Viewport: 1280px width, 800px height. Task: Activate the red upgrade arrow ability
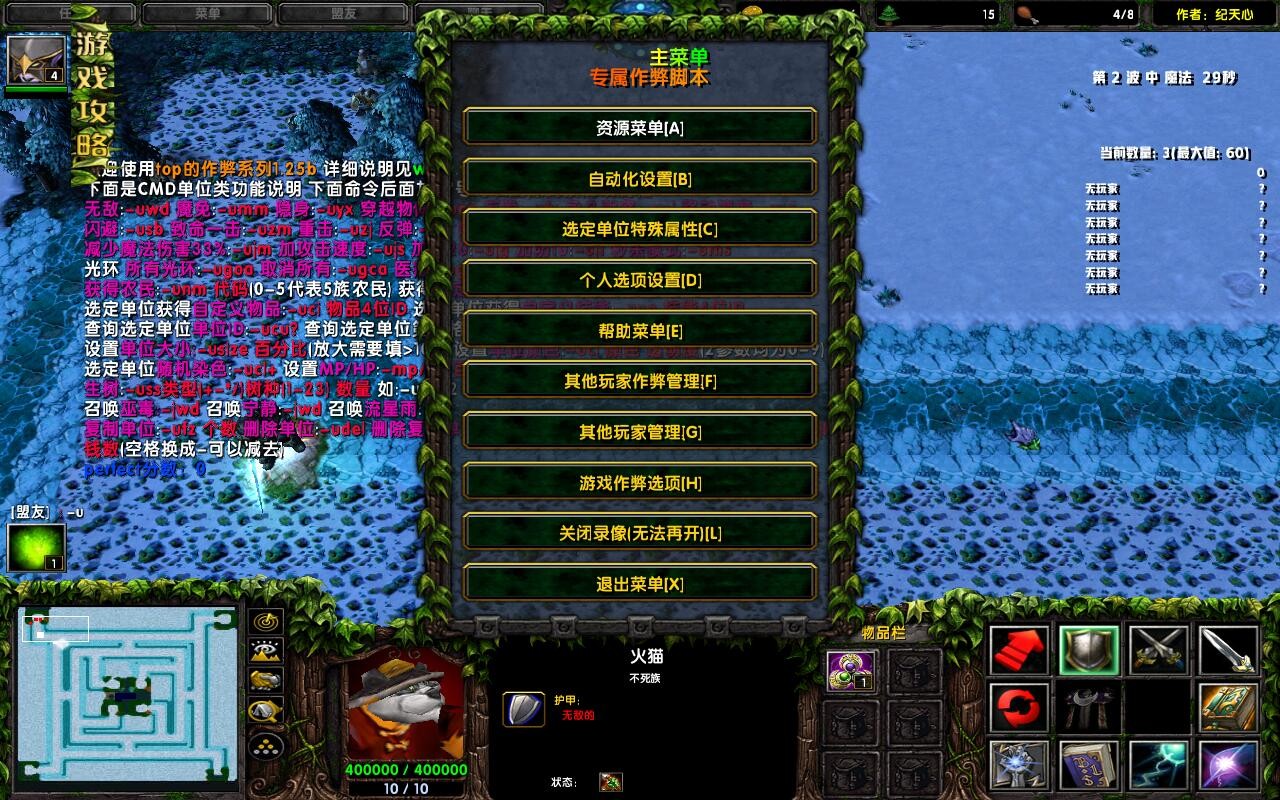(1017, 648)
